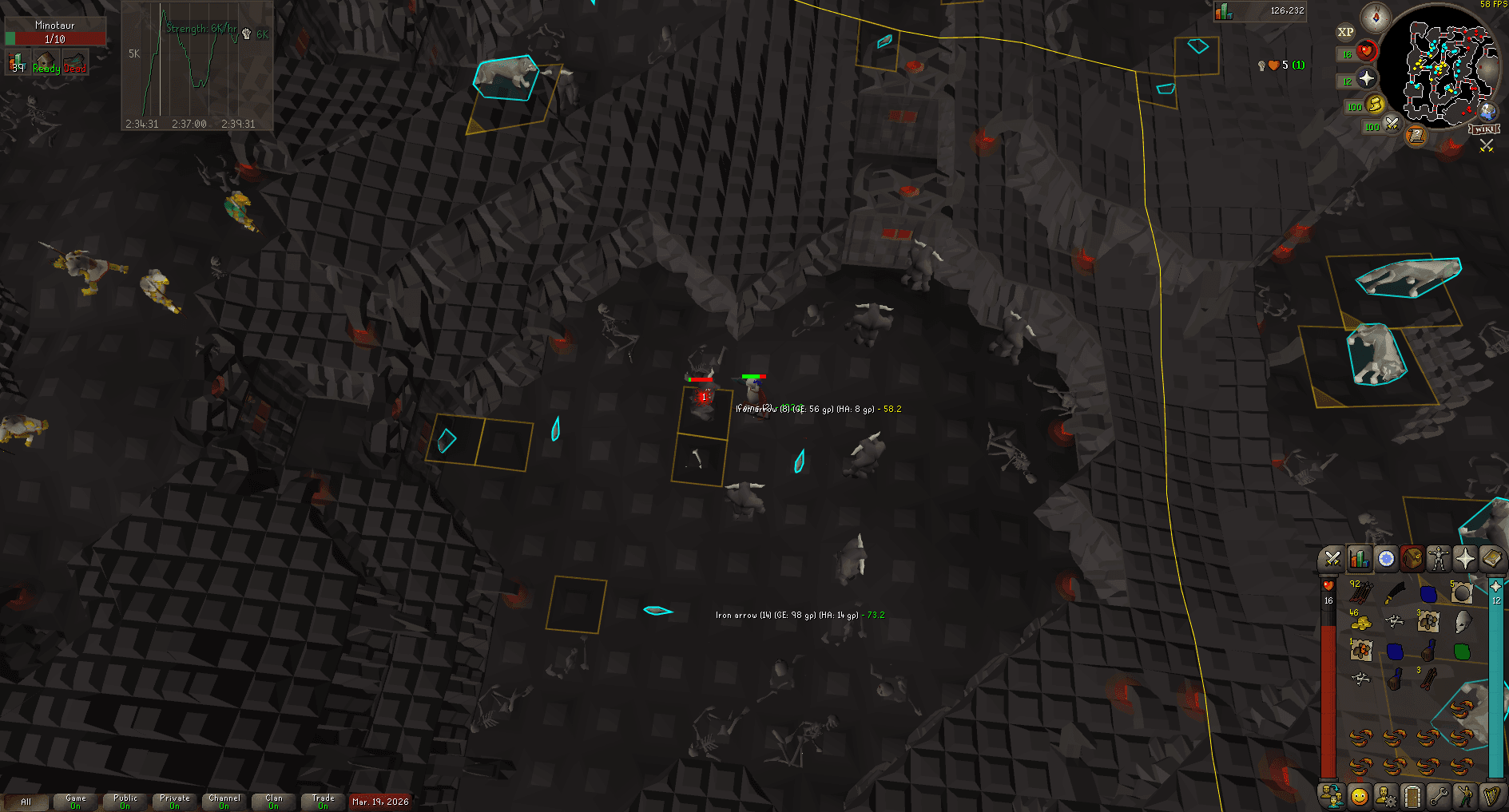The image size is (1509, 812).
Task: Click the Wiki lookup banner
Action: [1484, 129]
